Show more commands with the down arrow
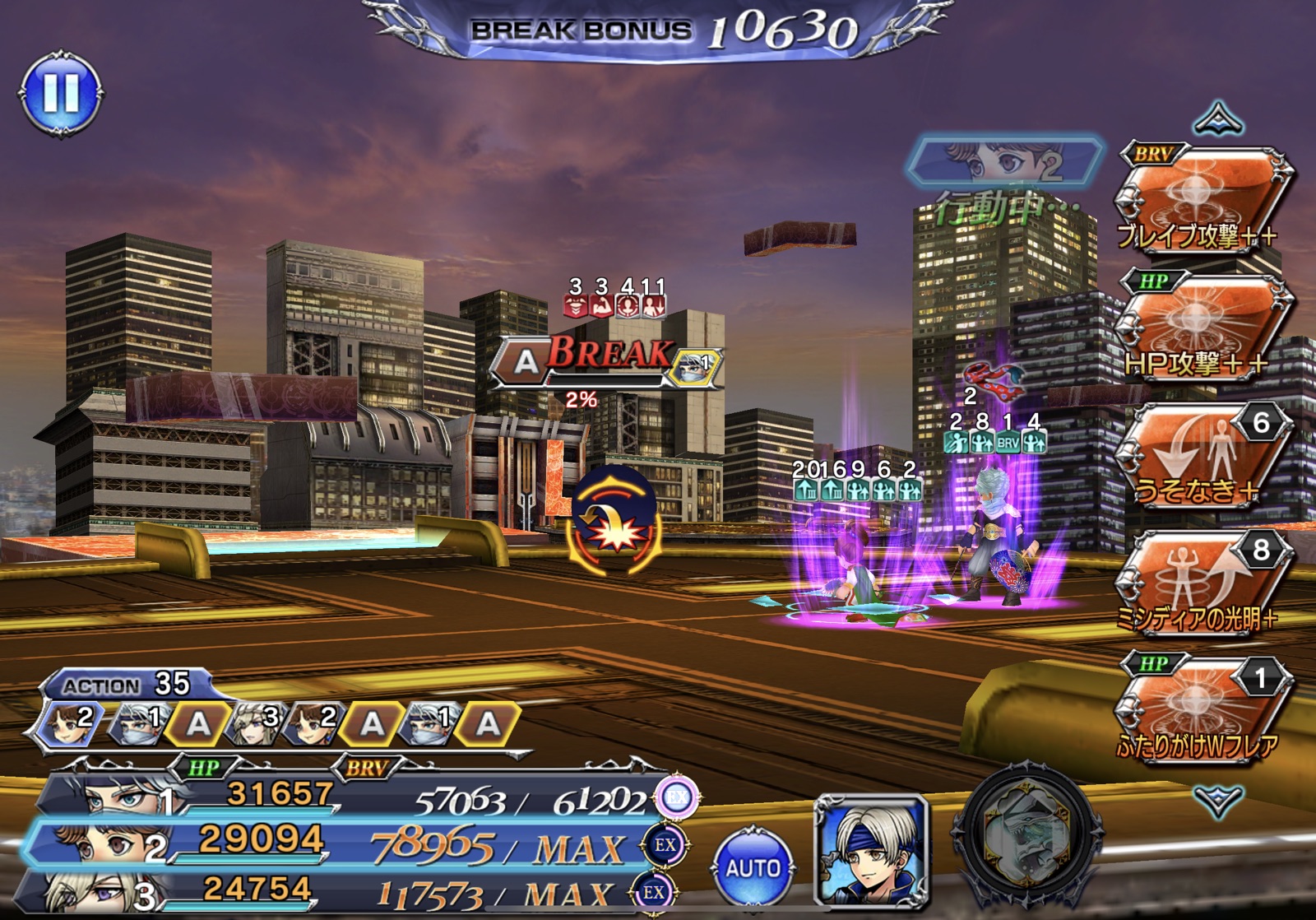Screen dimensions: 1316x920 (x=1218, y=799)
